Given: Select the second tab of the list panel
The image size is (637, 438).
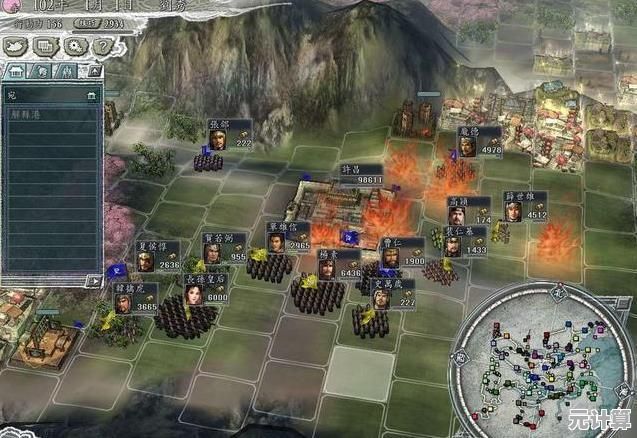Looking at the screenshot, I should pyautogui.click(x=42, y=72).
